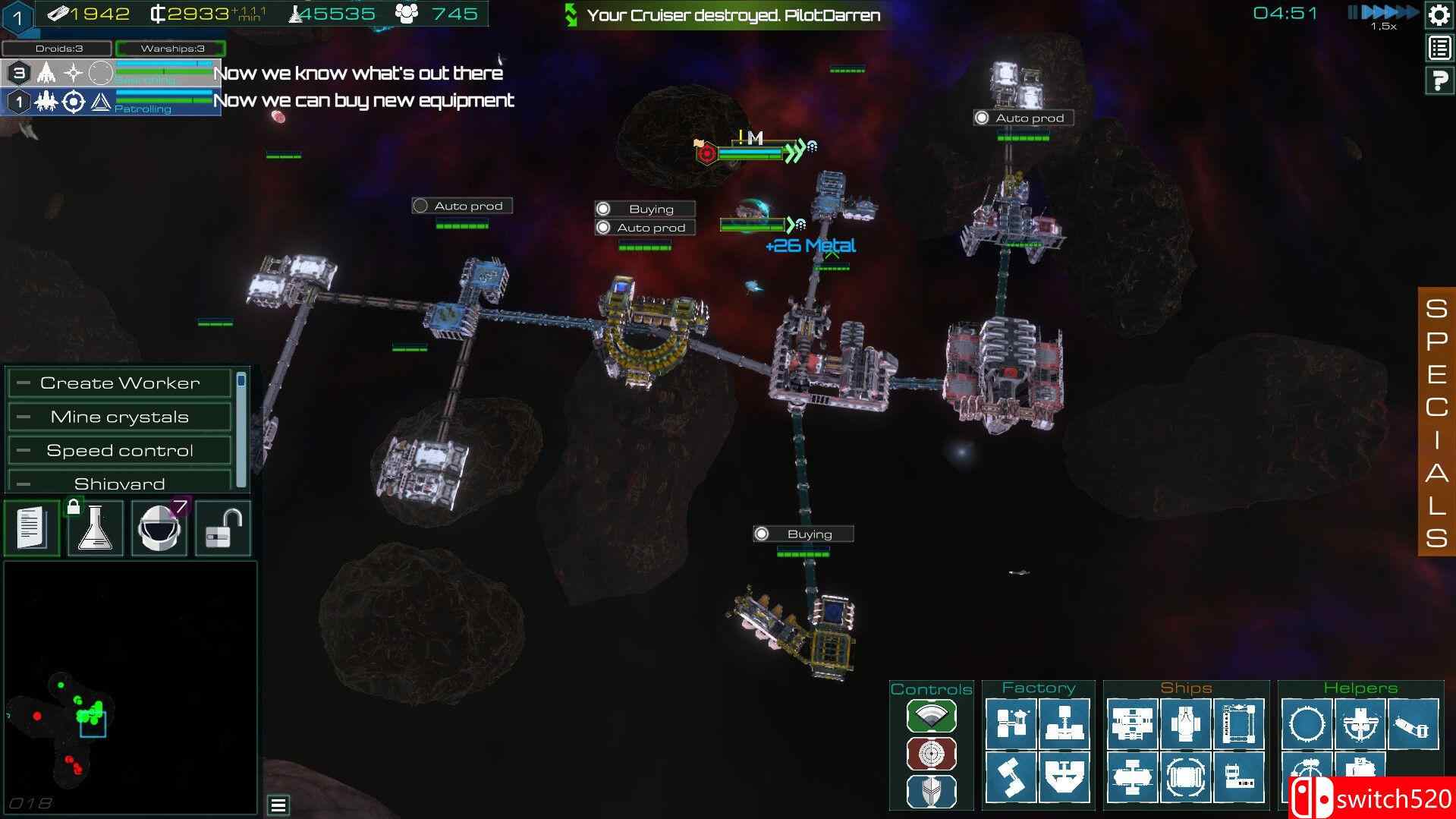
Task: Select the Mine crystals objective
Action: pyautogui.click(x=120, y=417)
